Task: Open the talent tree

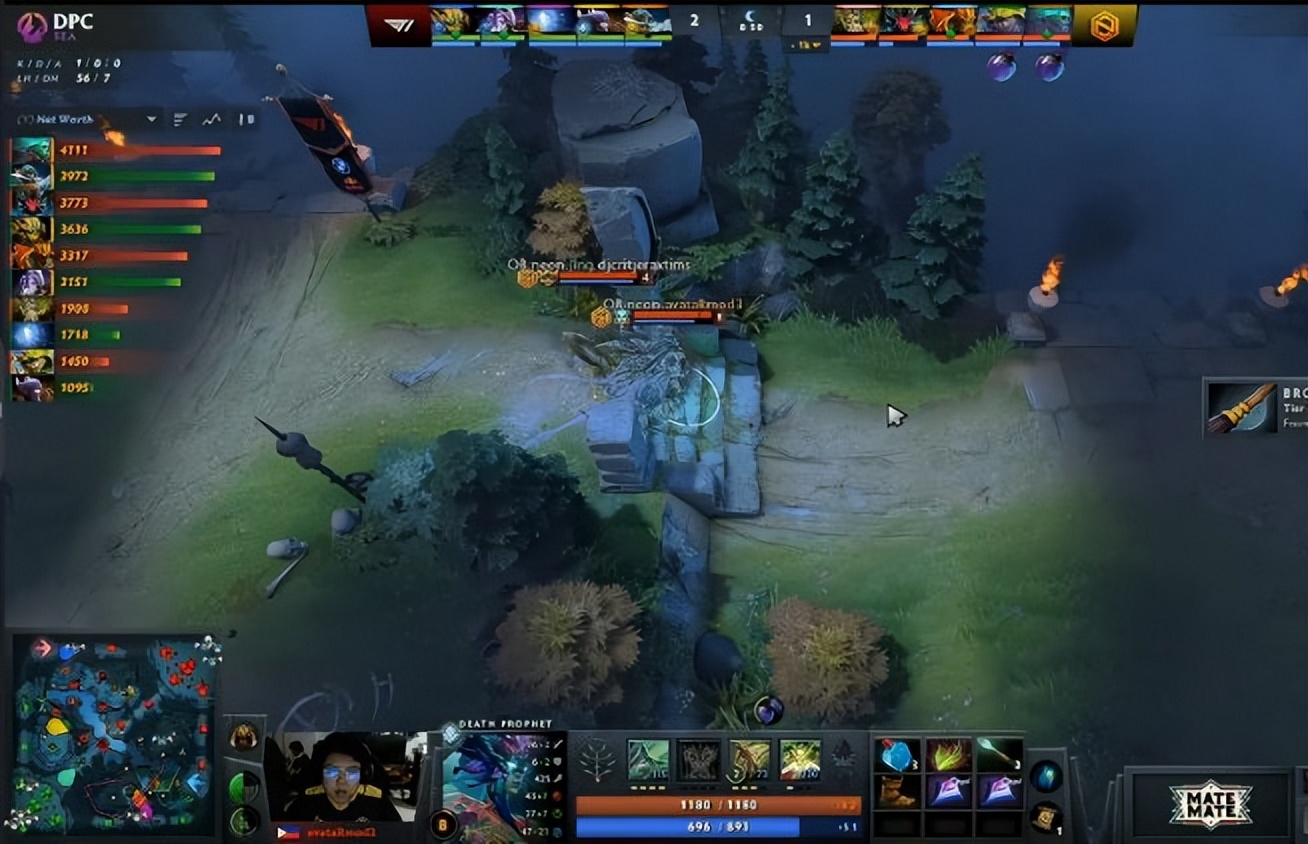Action: (x=597, y=764)
